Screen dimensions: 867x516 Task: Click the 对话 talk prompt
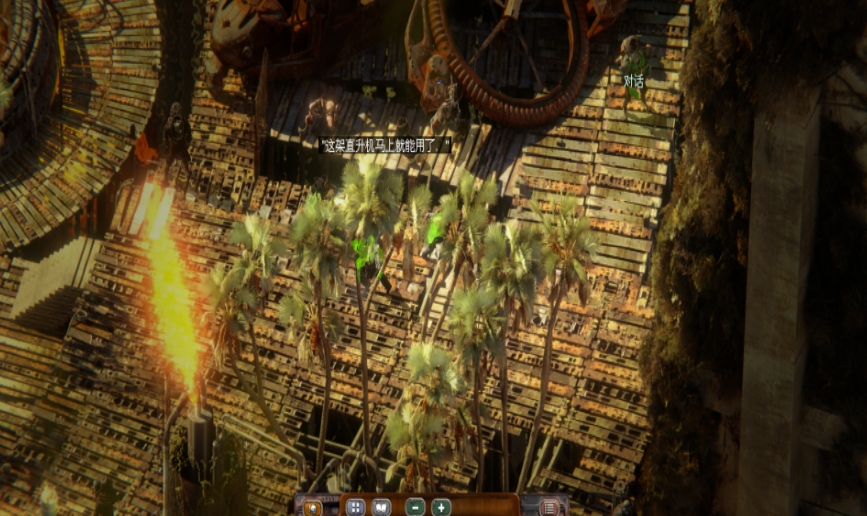coord(634,80)
